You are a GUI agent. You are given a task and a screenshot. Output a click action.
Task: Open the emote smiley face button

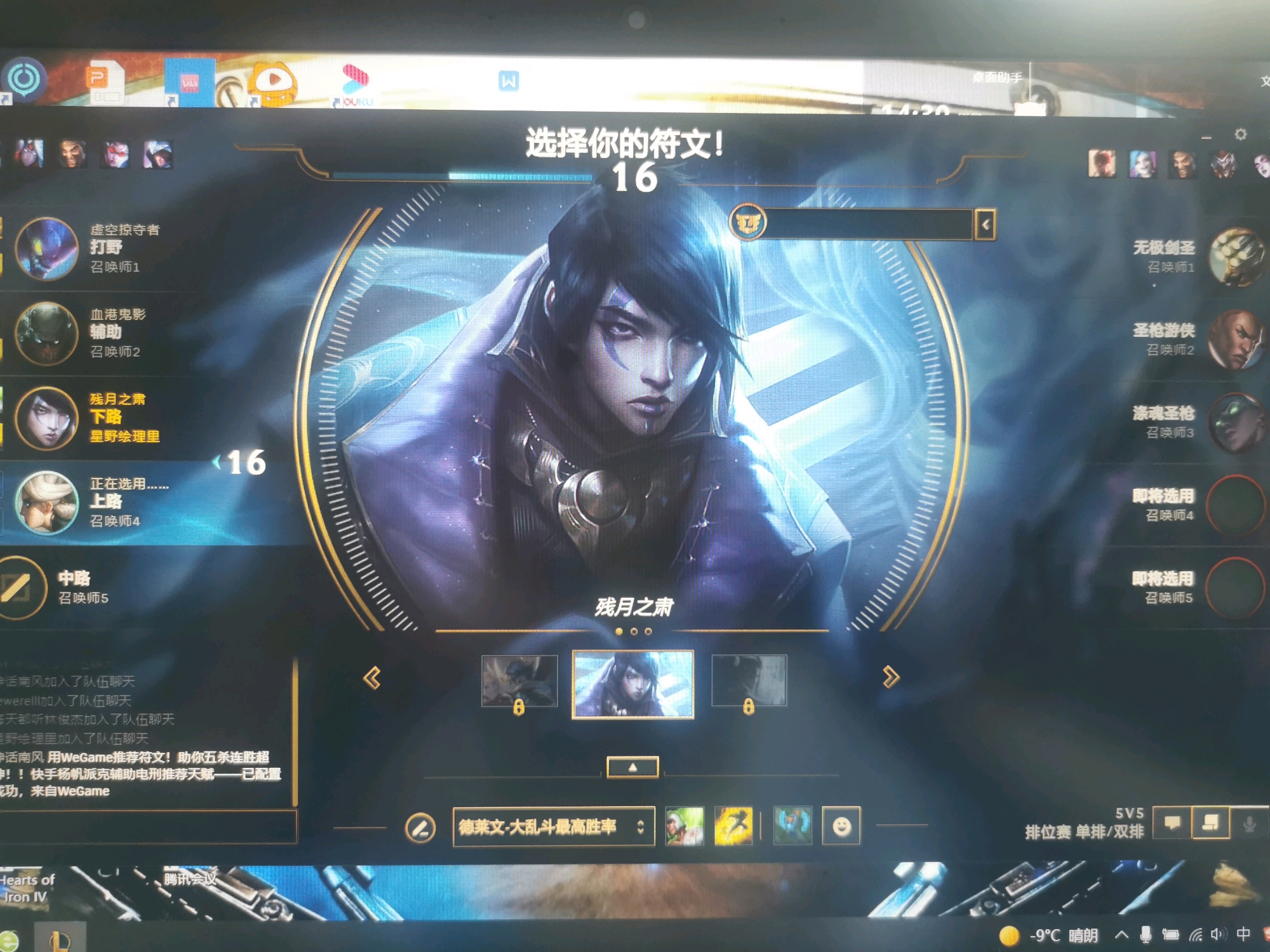coord(841,826)
